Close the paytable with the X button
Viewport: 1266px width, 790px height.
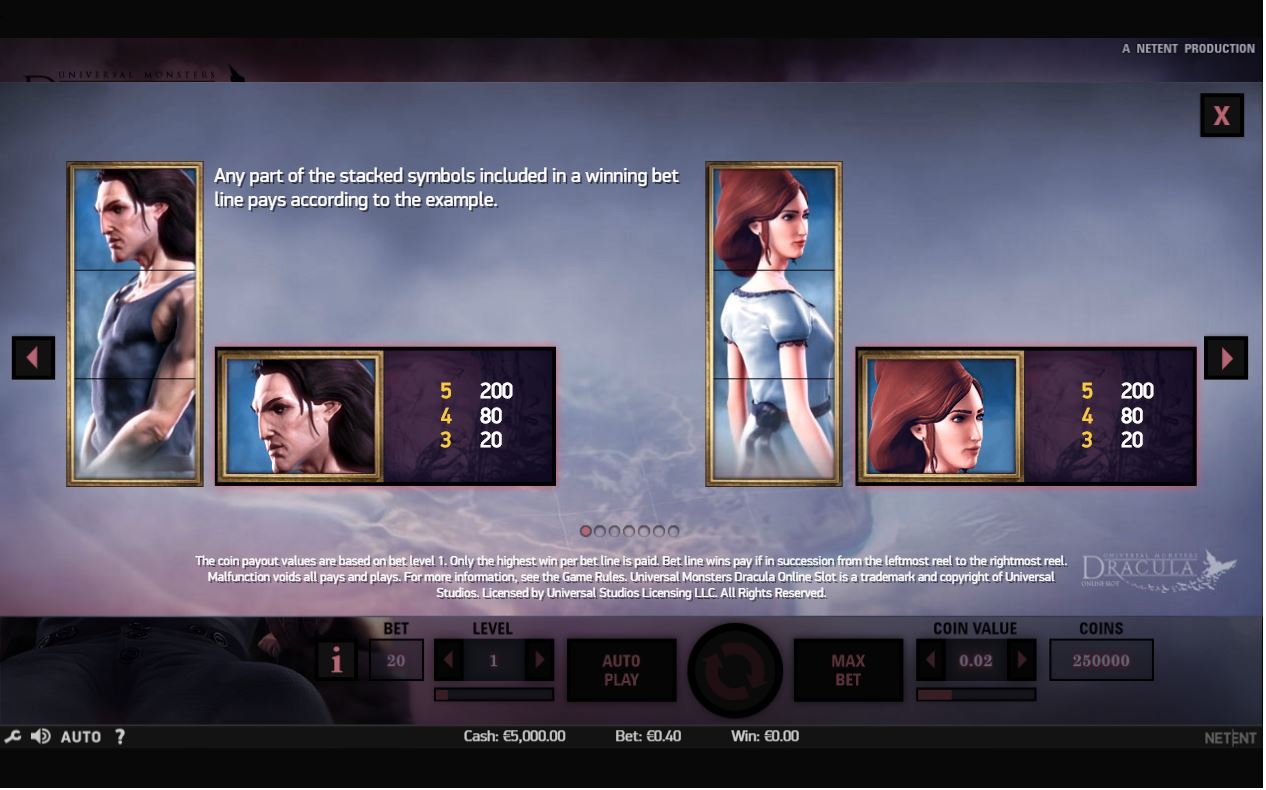[x=1221, y=115]
